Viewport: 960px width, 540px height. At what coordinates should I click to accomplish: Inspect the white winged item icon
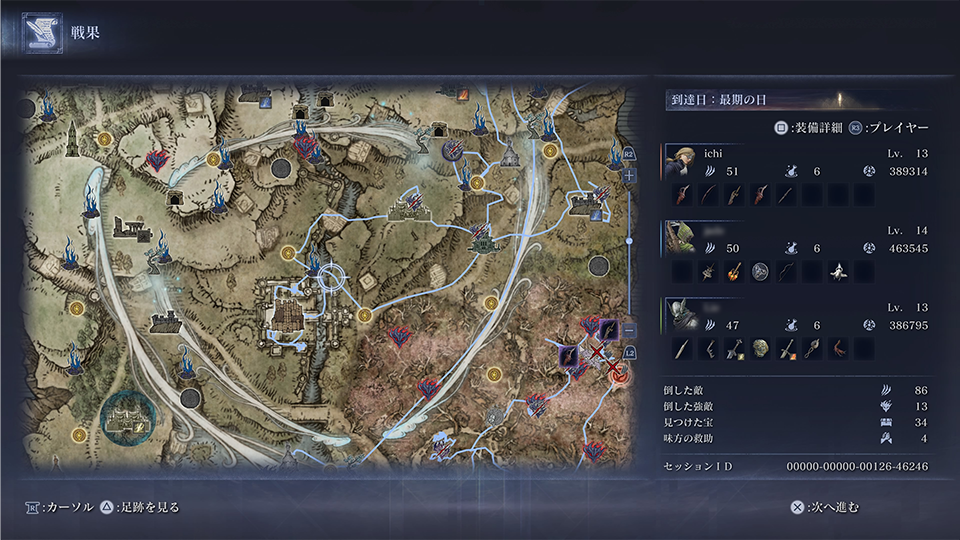838,272
